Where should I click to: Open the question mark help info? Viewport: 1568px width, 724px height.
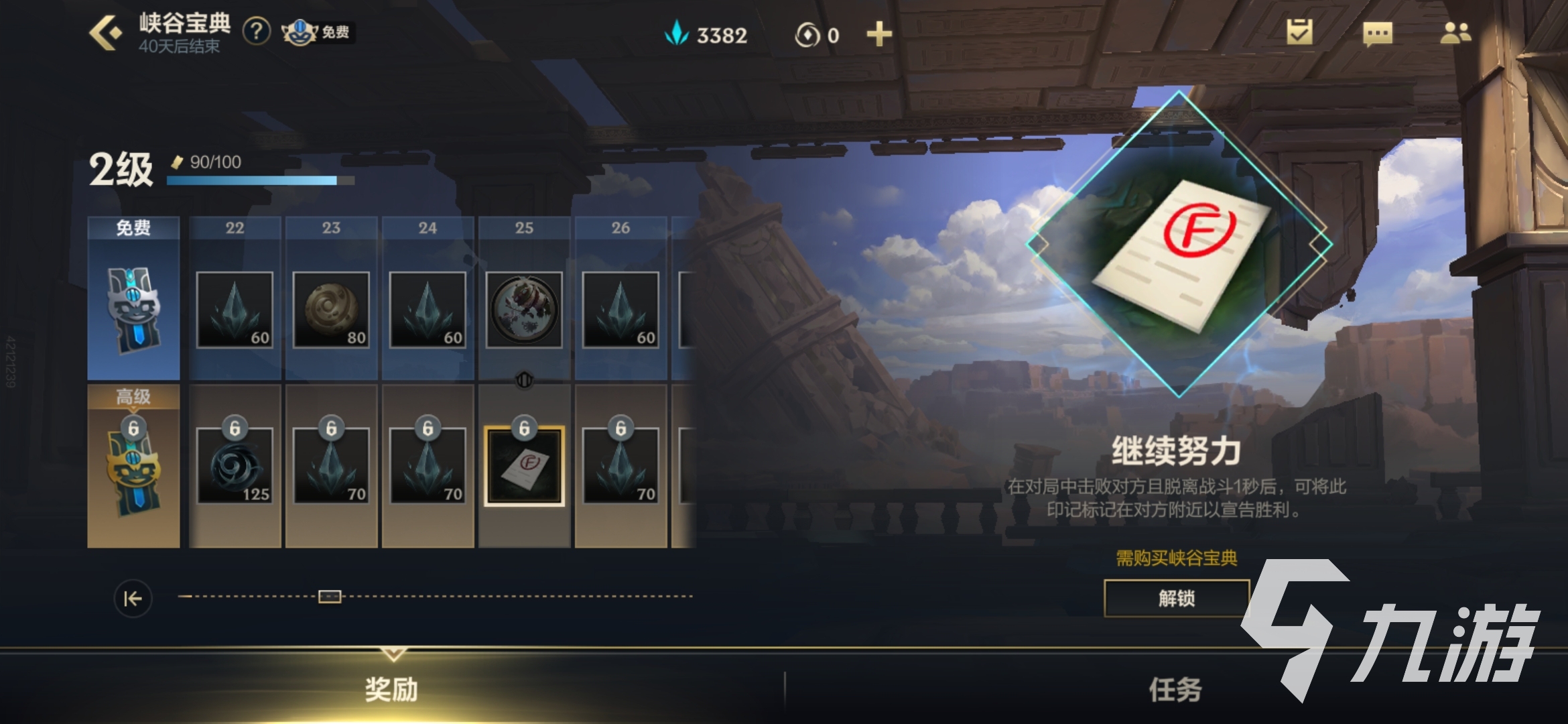coord(256,32)
